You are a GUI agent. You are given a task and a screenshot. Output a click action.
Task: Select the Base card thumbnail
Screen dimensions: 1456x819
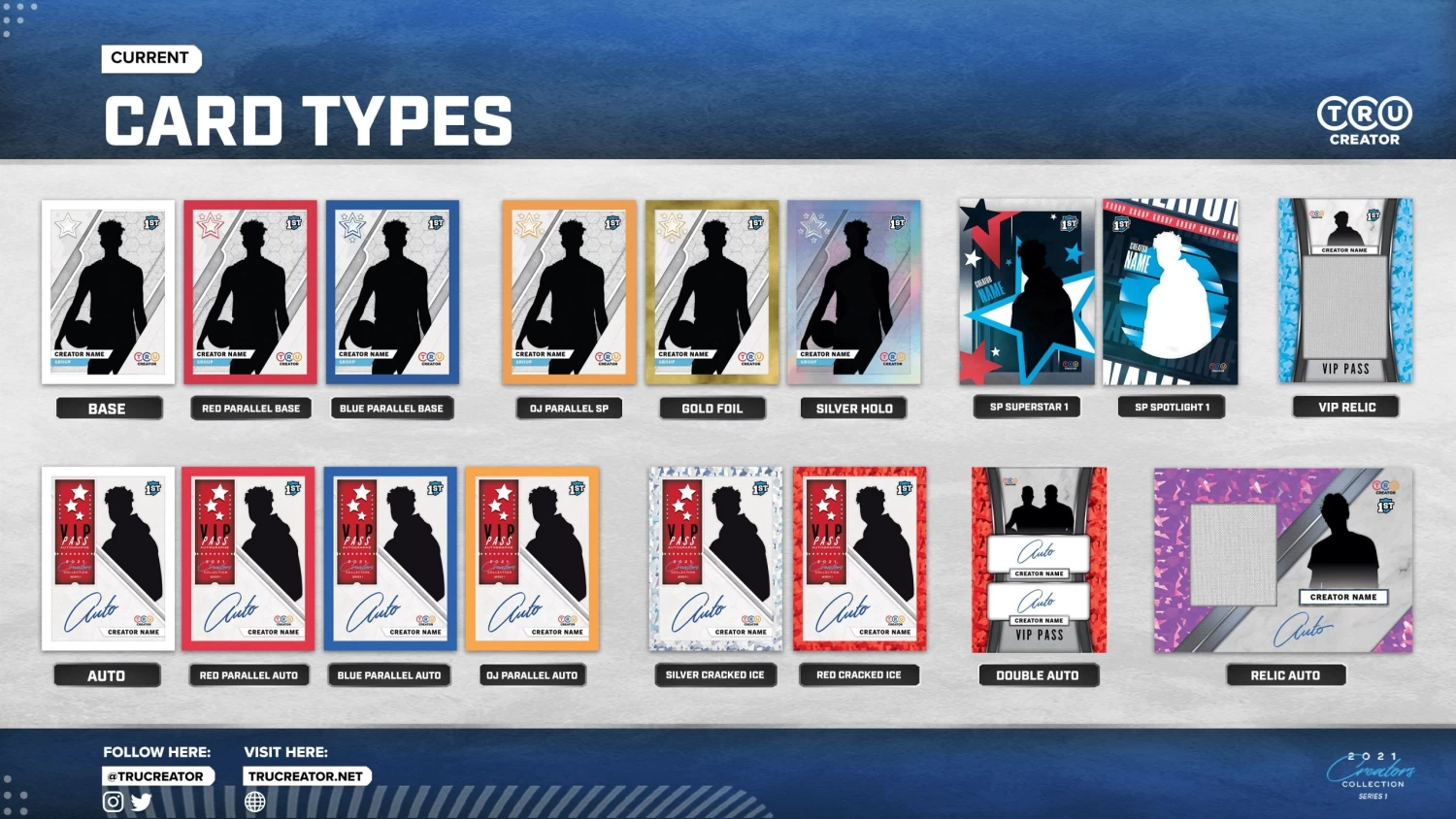[x=108, y=291]
